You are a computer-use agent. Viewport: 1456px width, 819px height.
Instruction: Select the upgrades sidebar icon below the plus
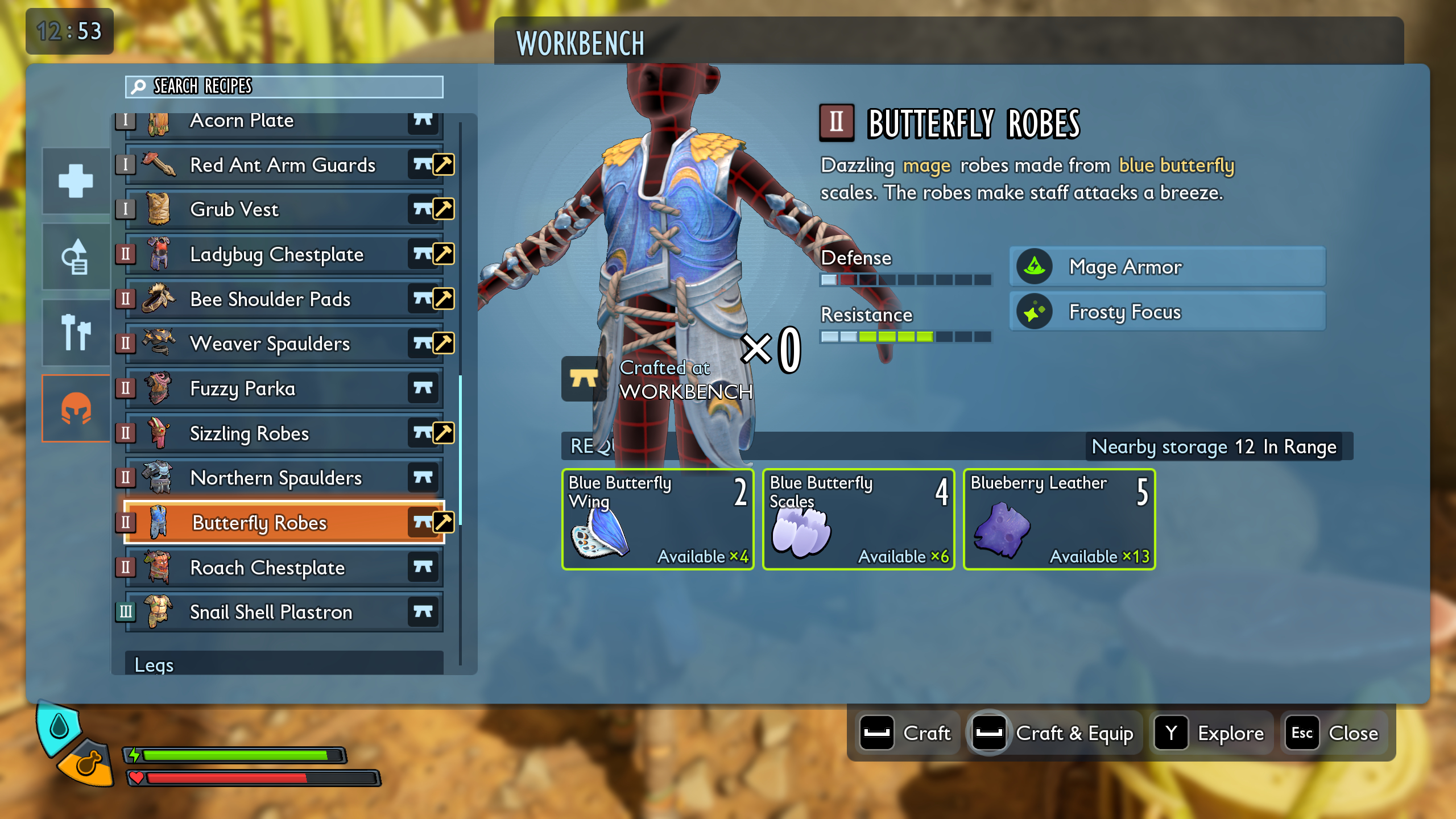75,256
